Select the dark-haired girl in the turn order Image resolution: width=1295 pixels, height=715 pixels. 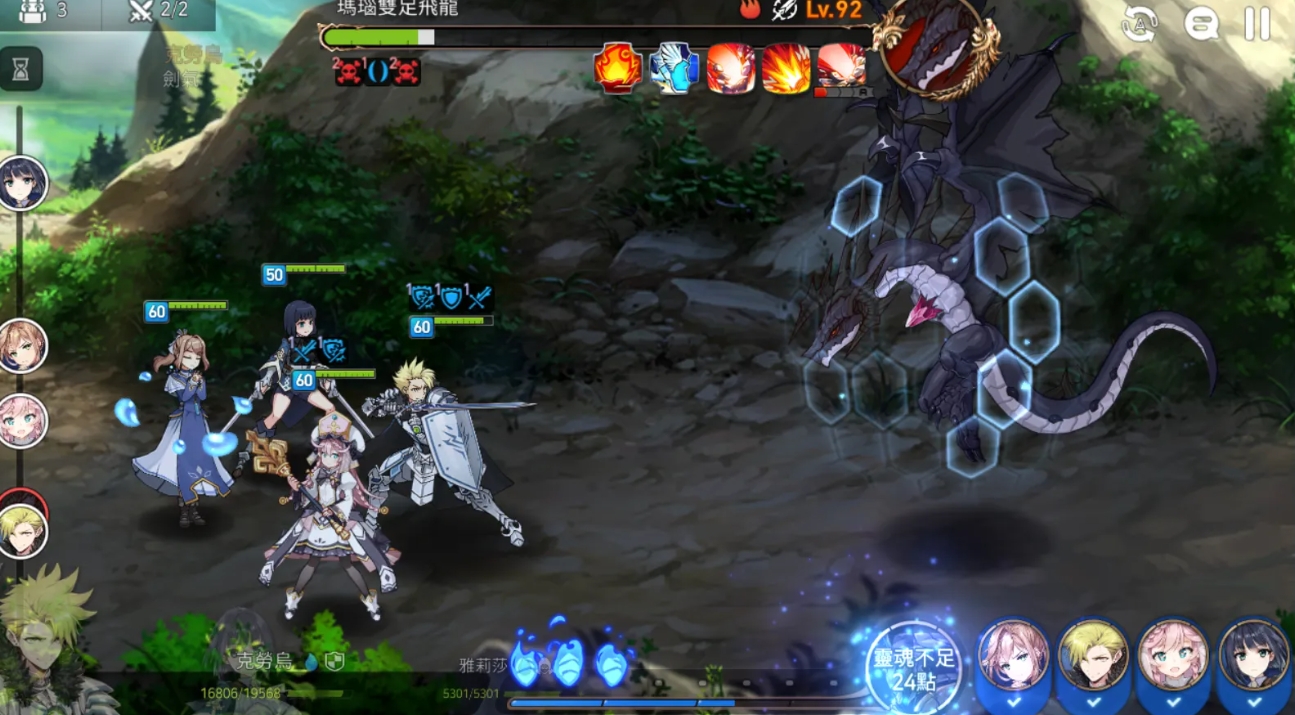pos(22,183)
